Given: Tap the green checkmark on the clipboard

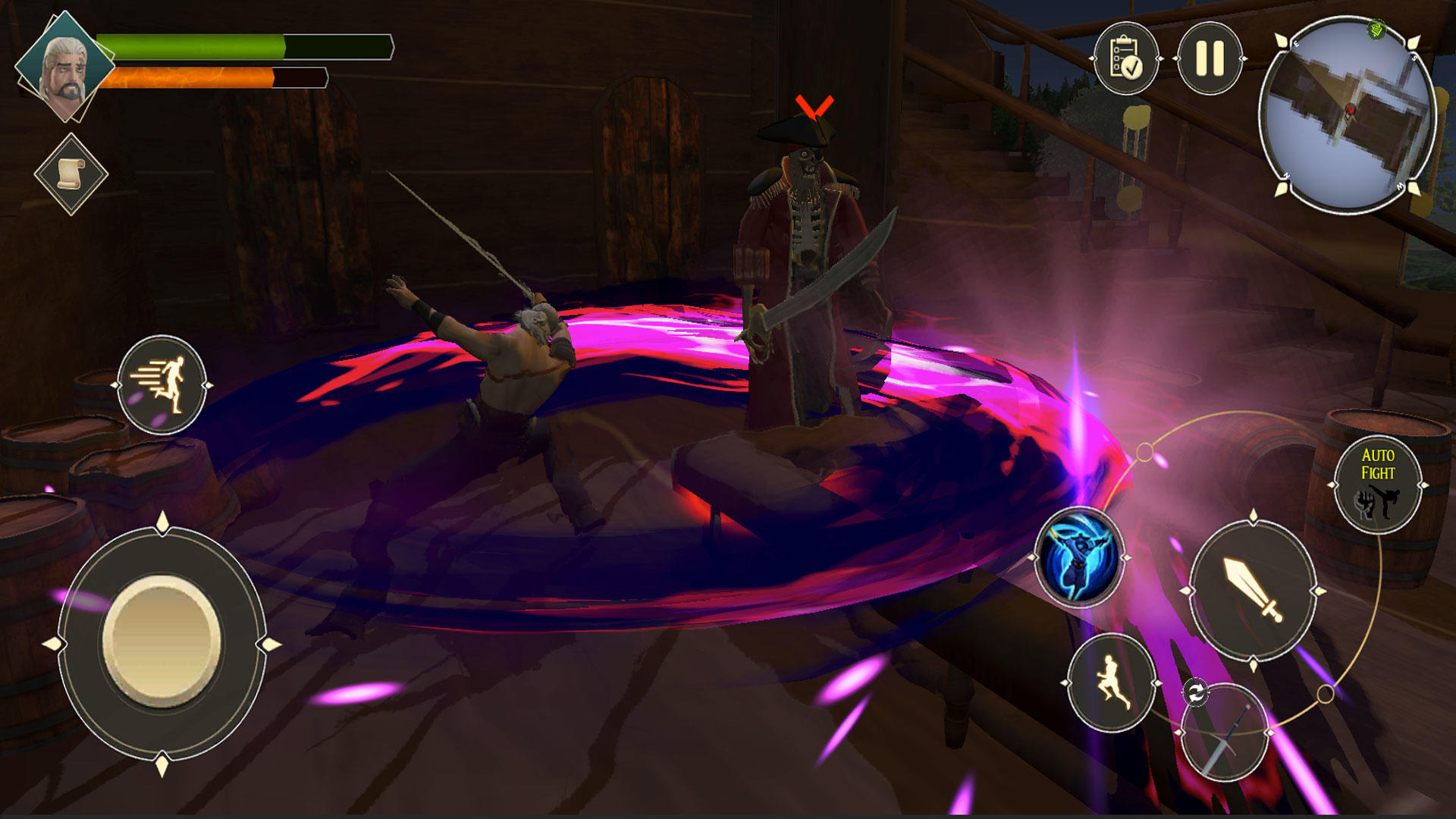Looking at the screenshot, I should pyautogui.click(x=1132, y=67).
